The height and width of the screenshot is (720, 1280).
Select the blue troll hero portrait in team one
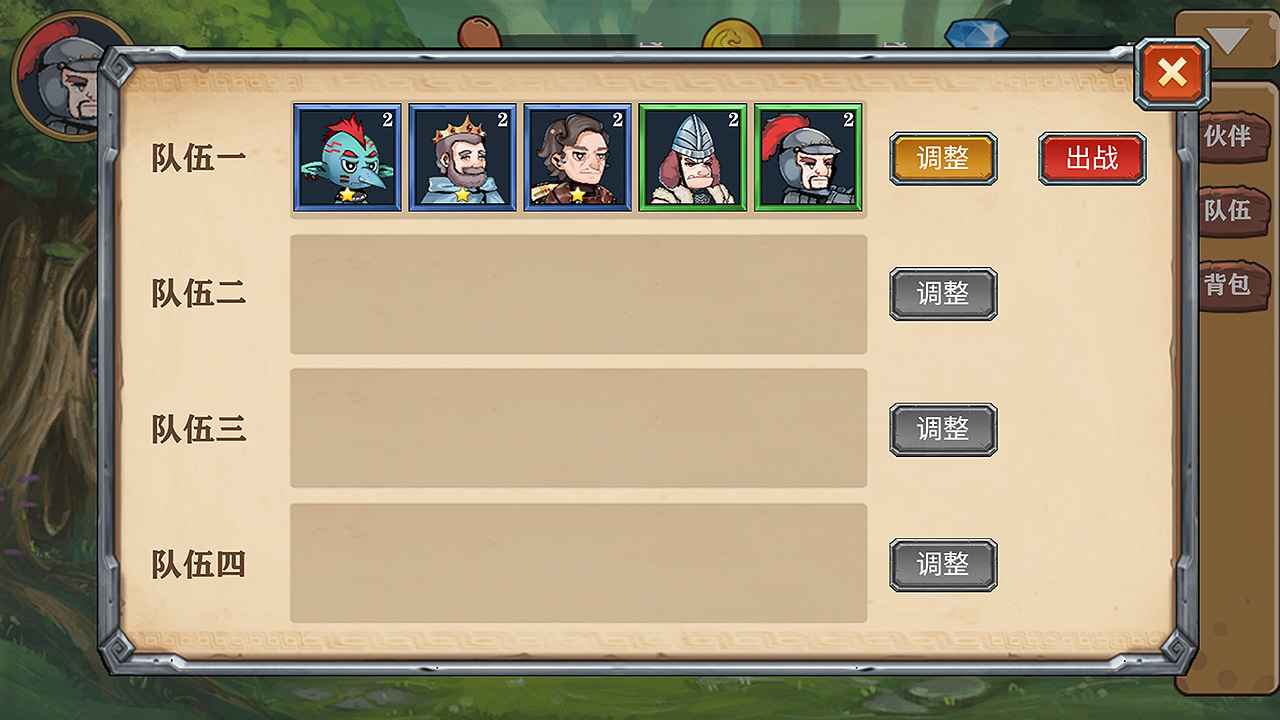[347, 158]
